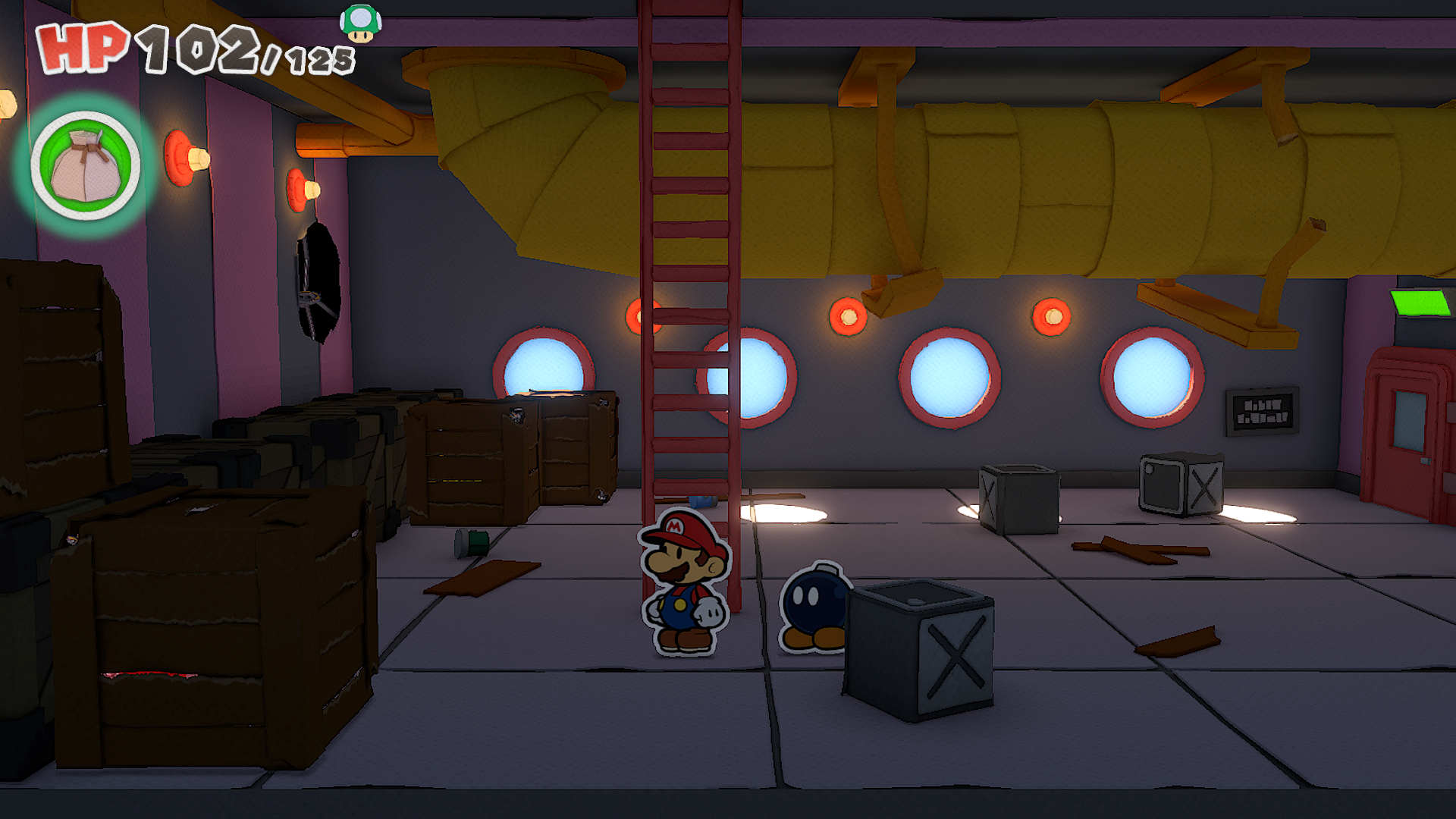
Task: Click the green 1-Up mushroom icon
Action: 360,24
